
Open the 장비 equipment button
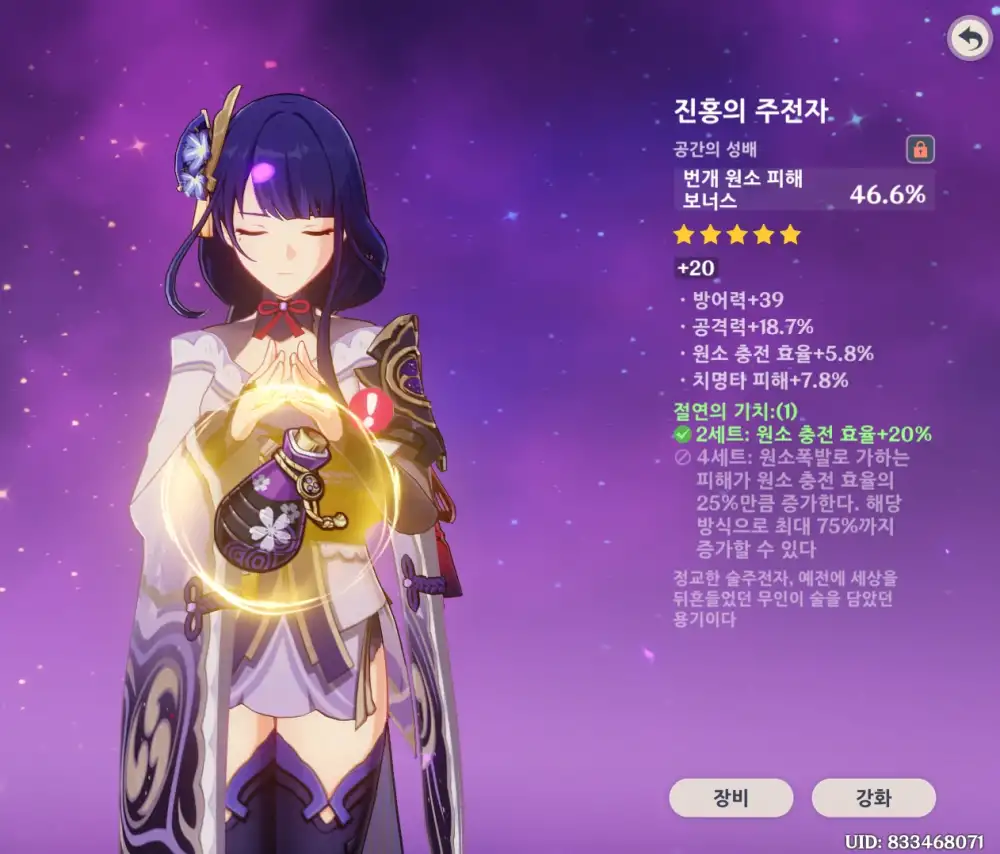point(731,798)
